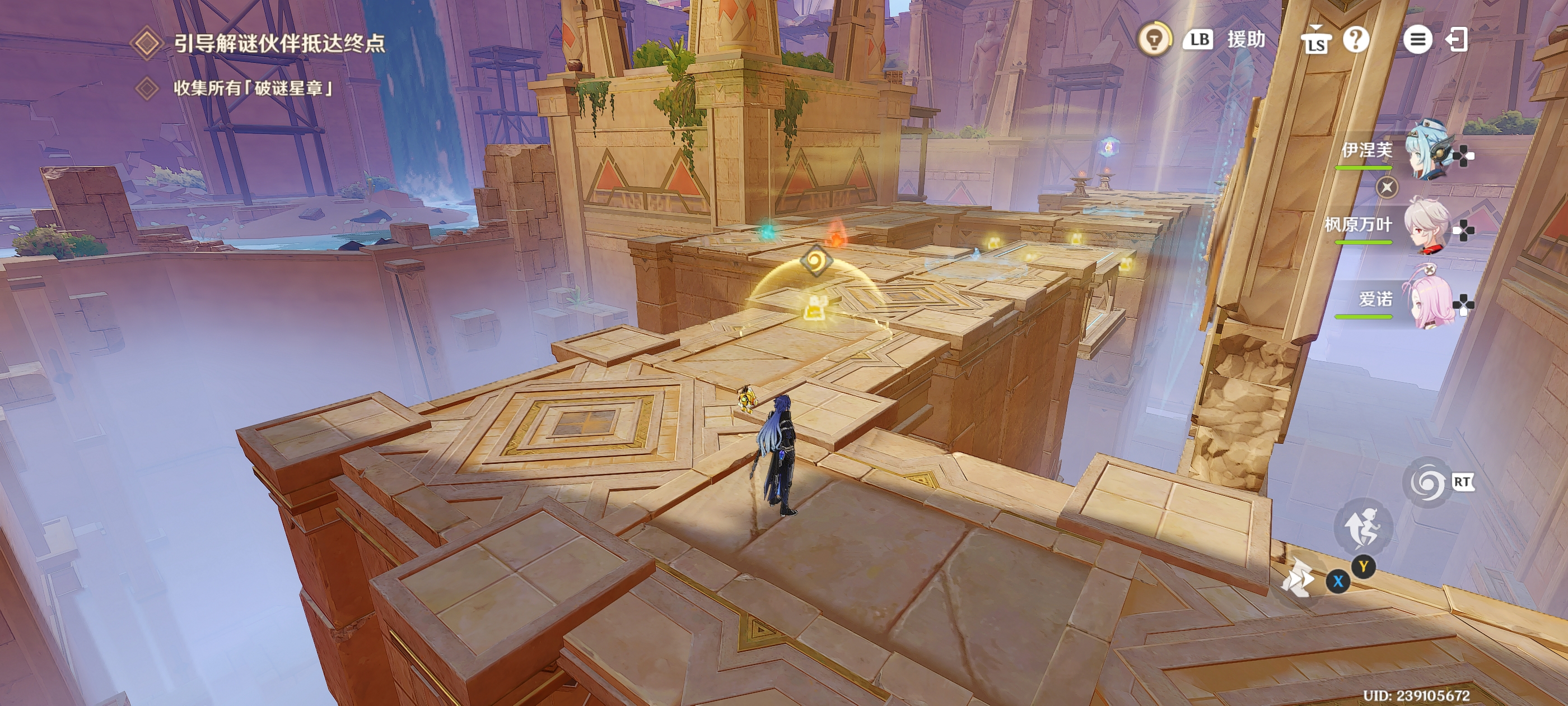Switch to party member 伊涅芙
The width and height of the screenshot is (1568, 706).
point(1426,152)
